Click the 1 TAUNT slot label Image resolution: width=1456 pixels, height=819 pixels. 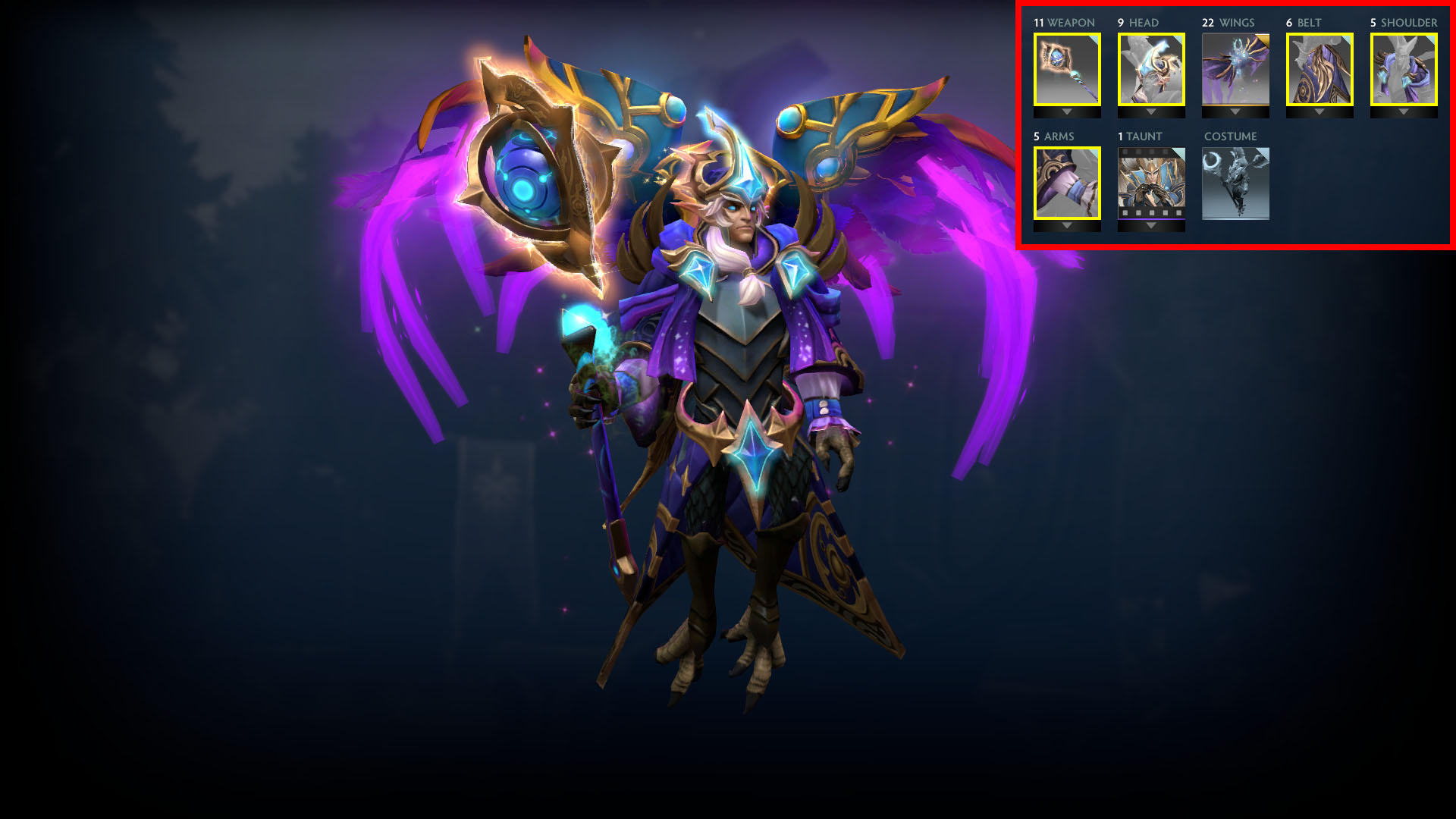pyautogui.click(x=1137, y=136)
